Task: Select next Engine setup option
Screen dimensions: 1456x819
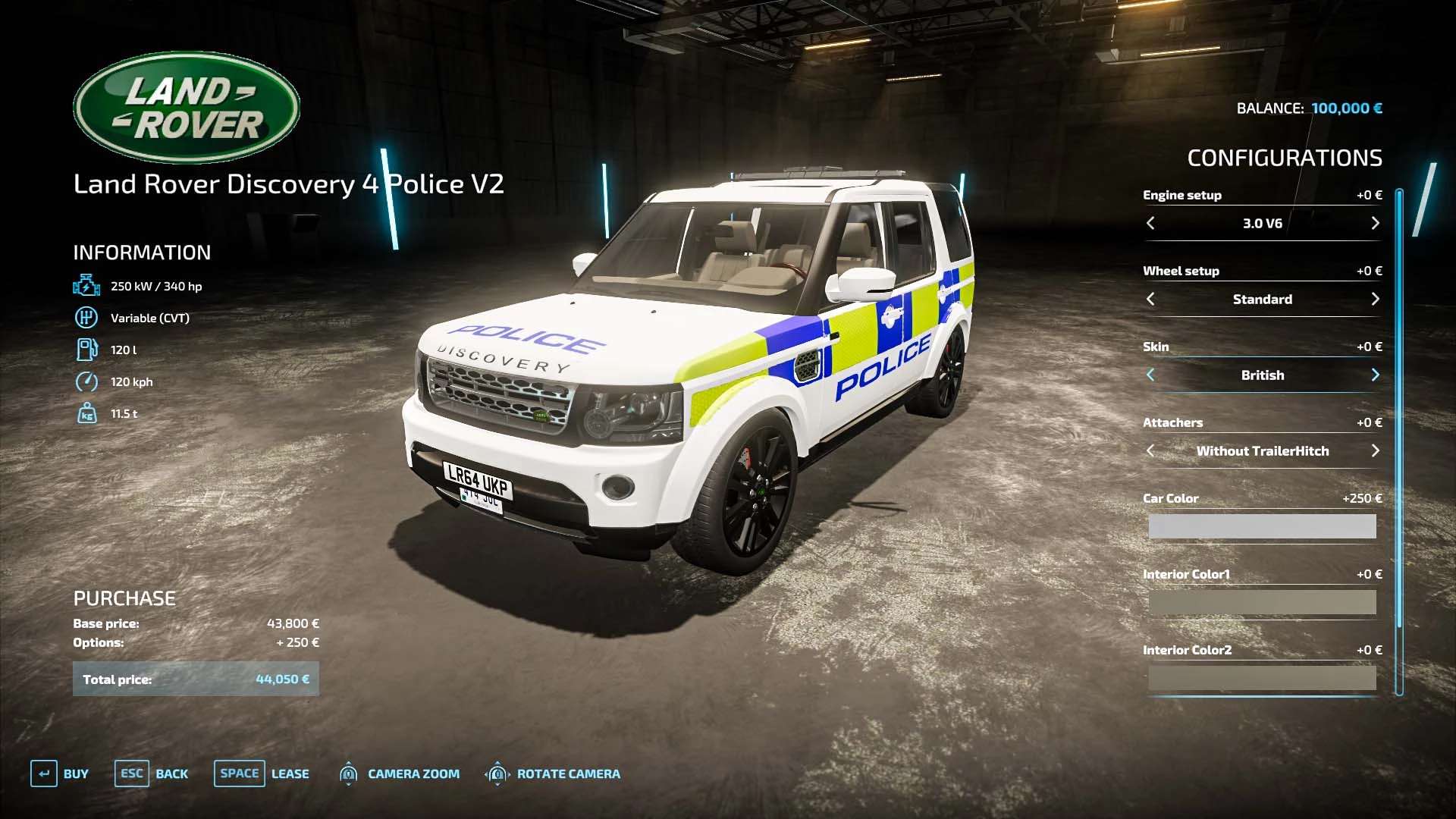Action: [x=1375, y=223]
